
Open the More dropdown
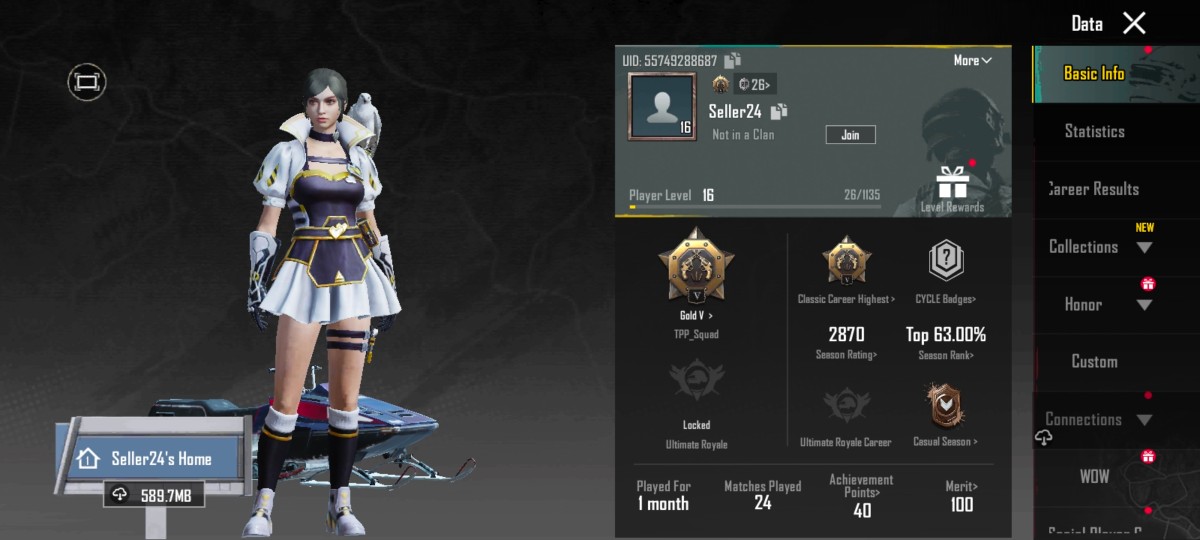coord(972,61)
